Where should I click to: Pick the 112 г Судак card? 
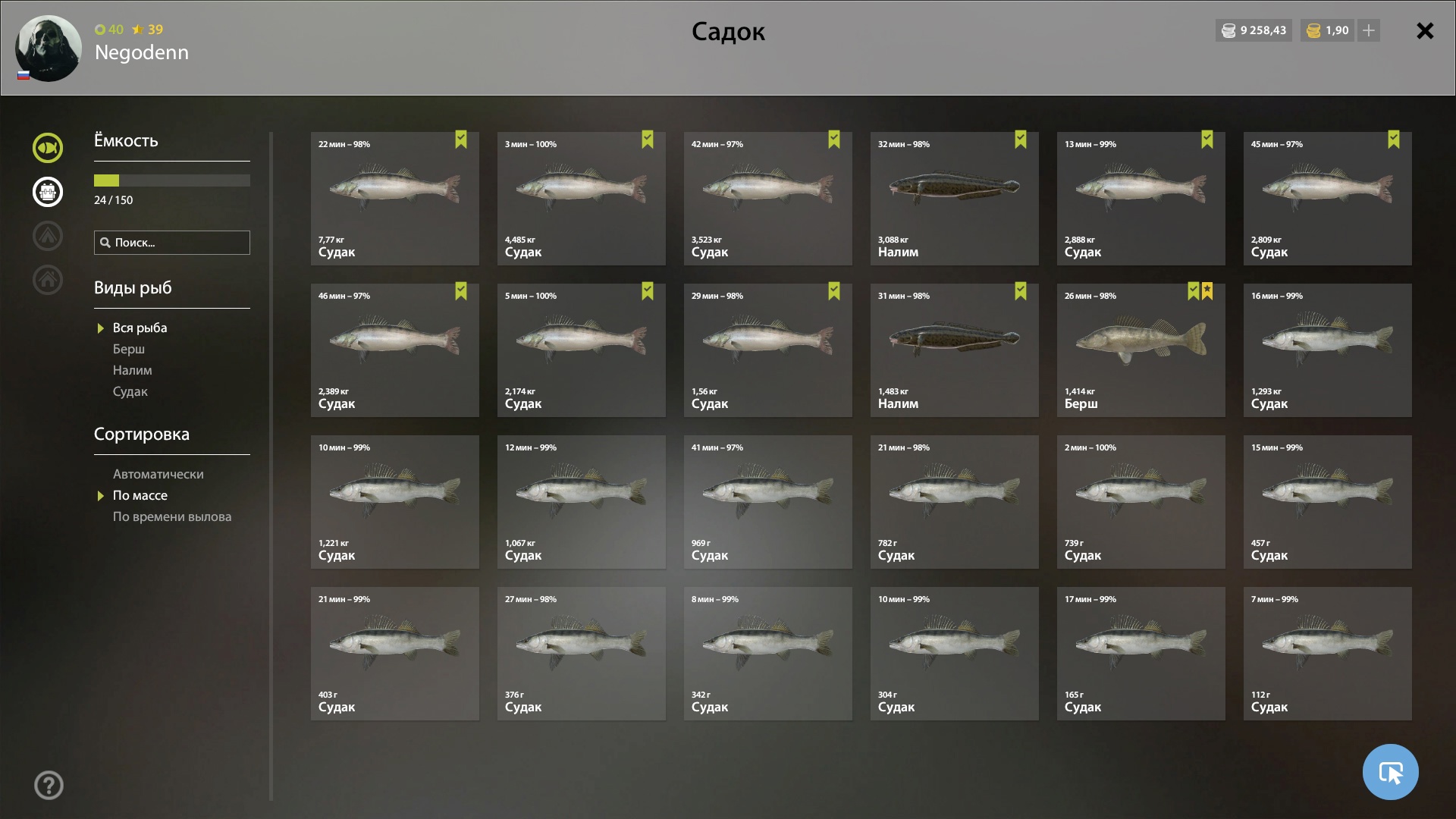1327,654
